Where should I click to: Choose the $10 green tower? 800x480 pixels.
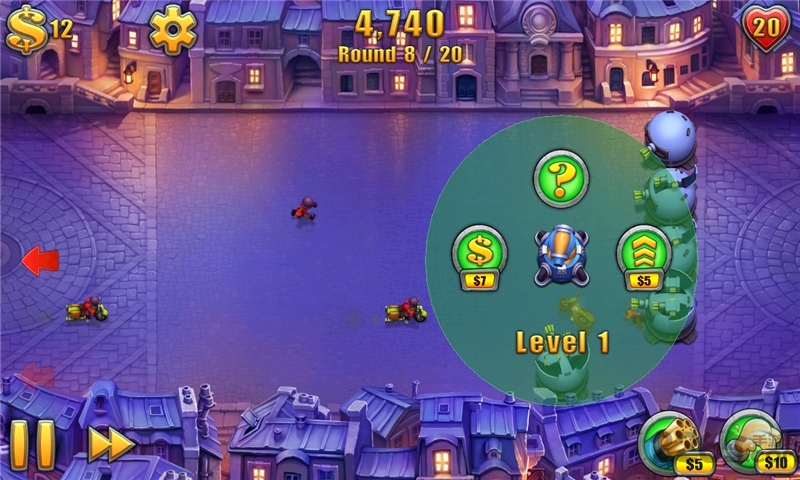(751, 441)
